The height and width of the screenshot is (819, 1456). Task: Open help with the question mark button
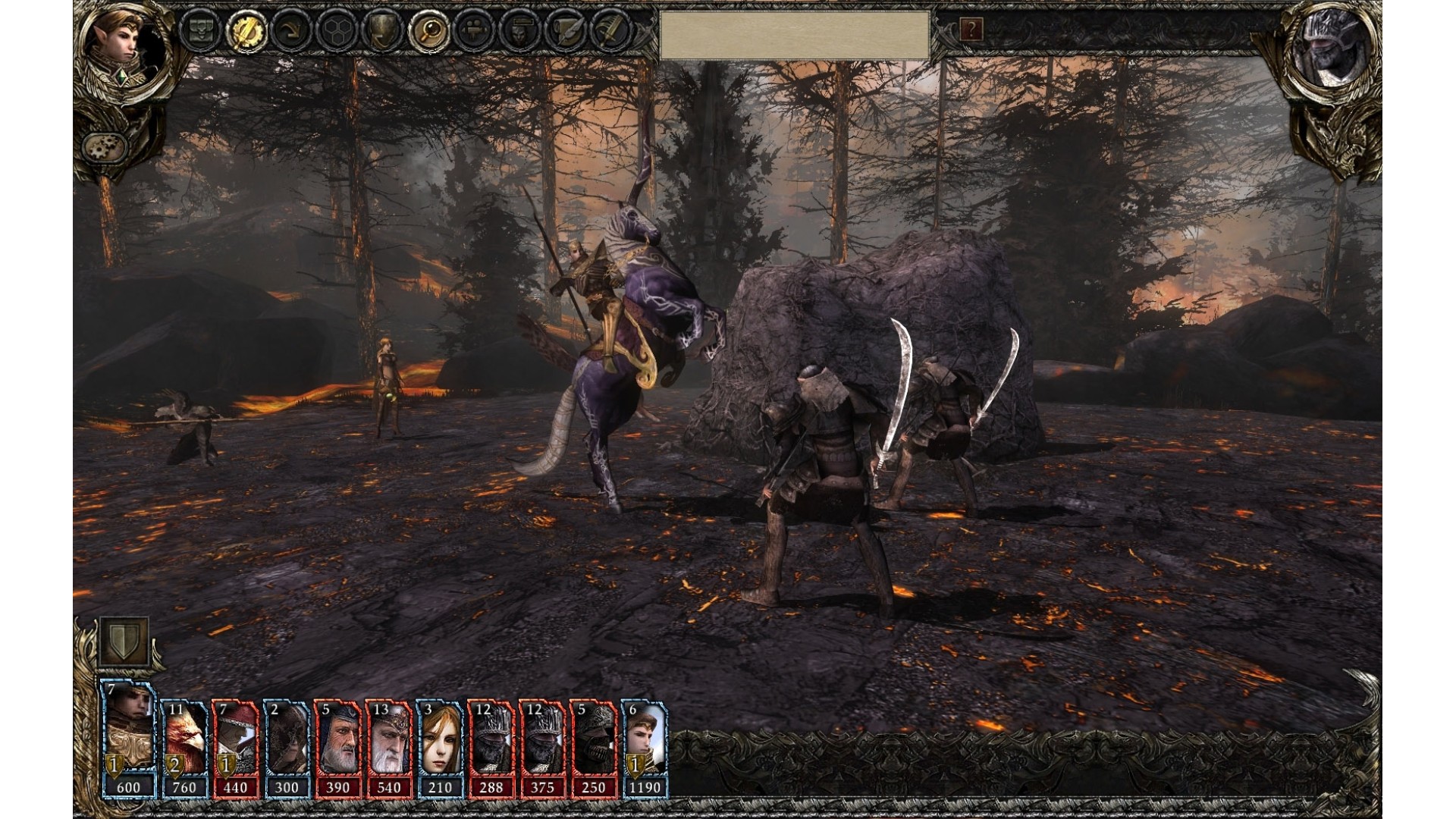[971, 30]
